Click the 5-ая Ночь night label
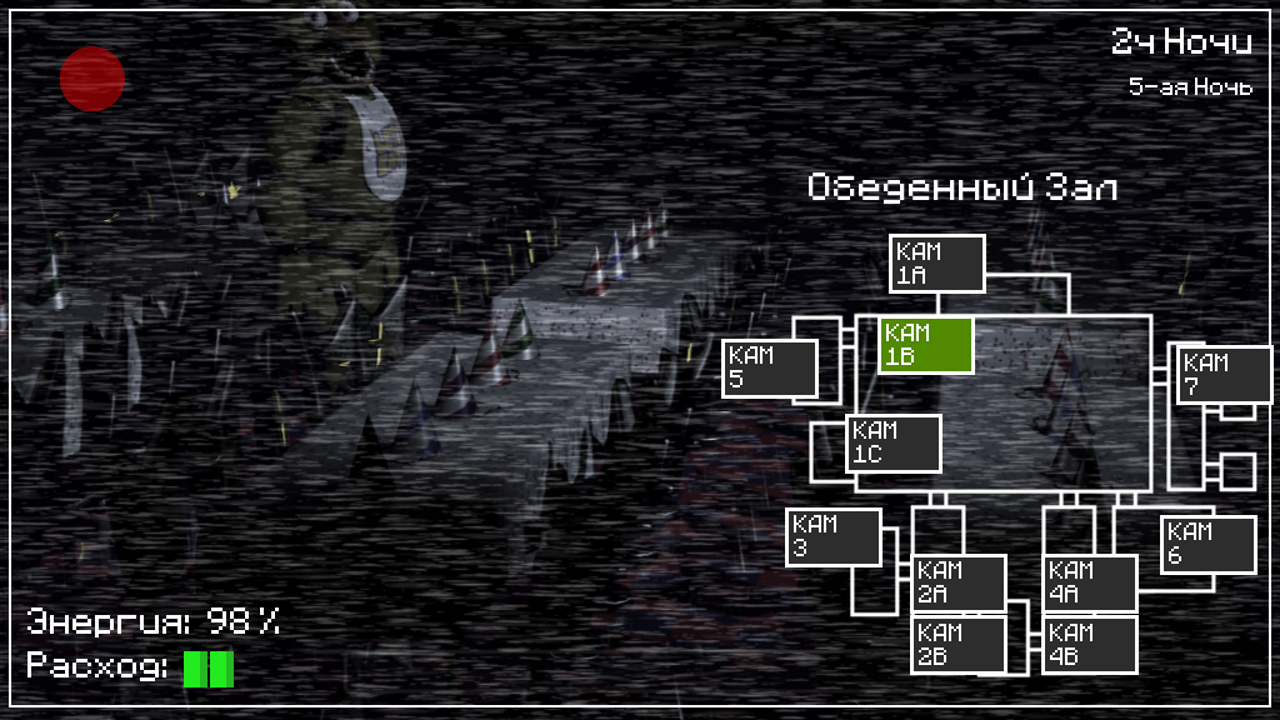The width and height of the screenshot is (1280, 720). click(1190, 87)
